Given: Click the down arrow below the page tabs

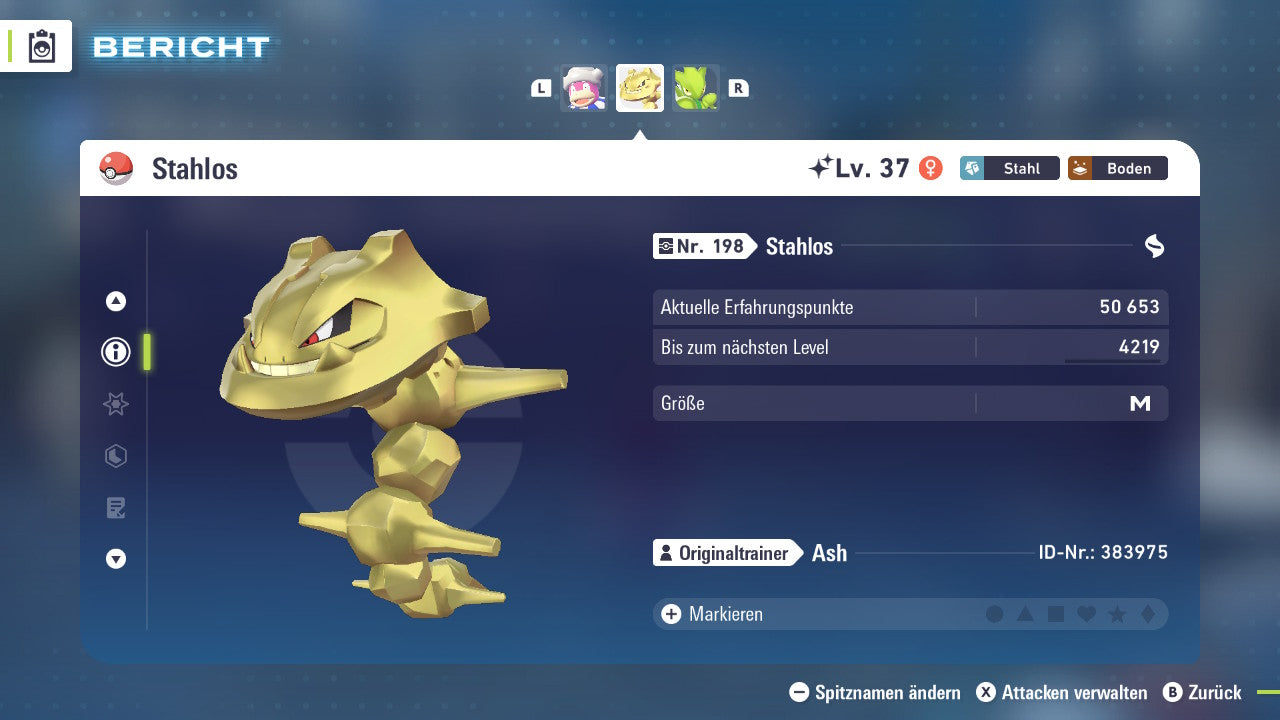Looking at the screenshot, I should (116, 559).
